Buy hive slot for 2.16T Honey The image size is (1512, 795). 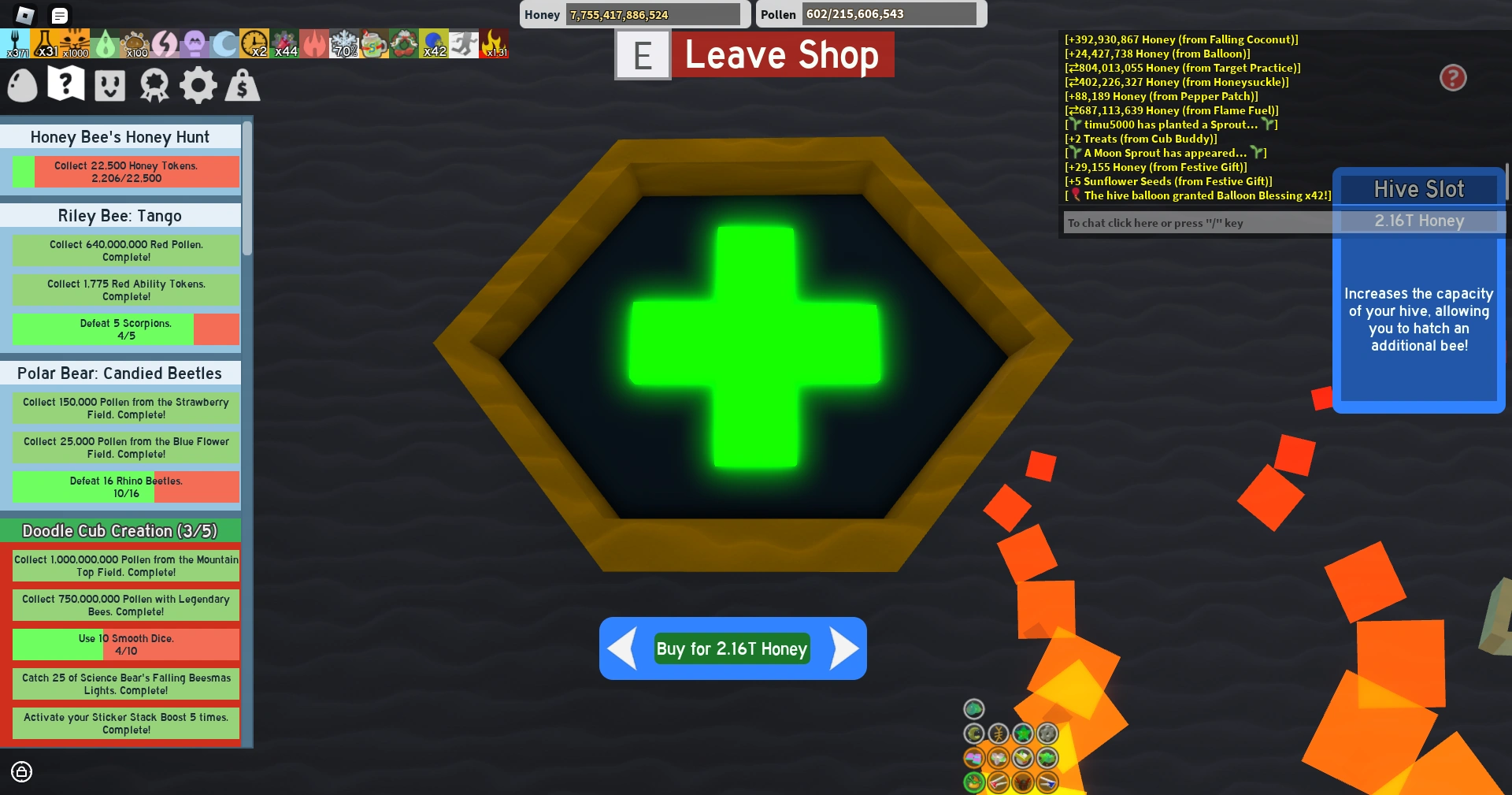(x=732, y=648)
